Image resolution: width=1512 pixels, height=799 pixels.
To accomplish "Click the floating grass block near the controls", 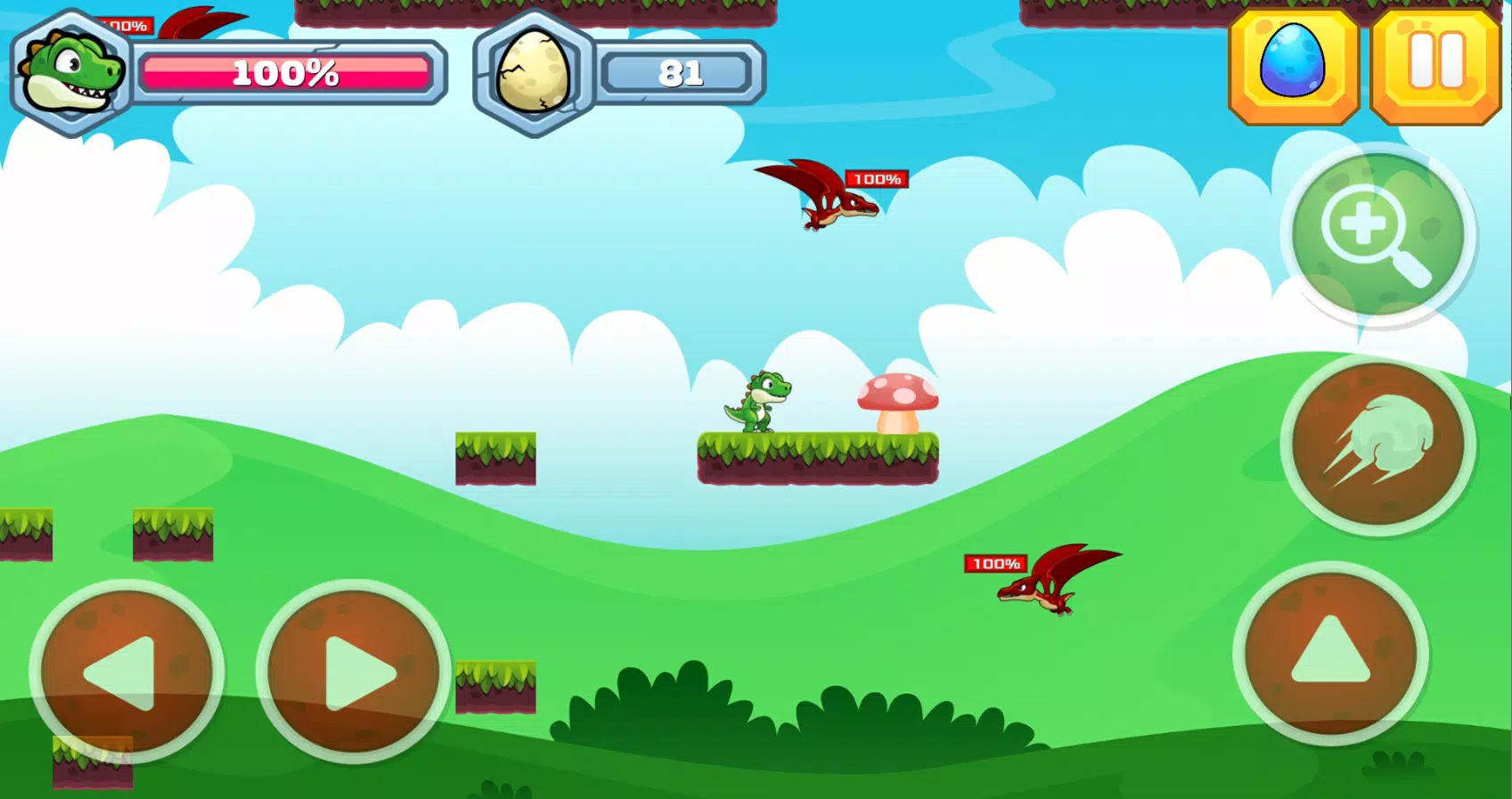I will click(x=495, y=686).
